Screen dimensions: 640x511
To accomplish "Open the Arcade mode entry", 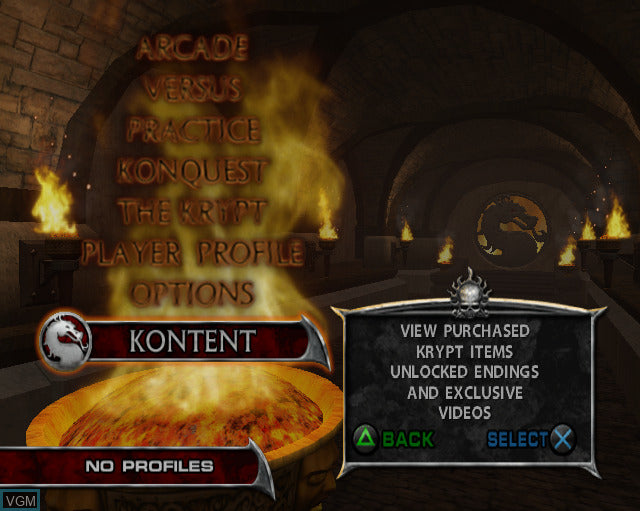I will coord(192,47).
